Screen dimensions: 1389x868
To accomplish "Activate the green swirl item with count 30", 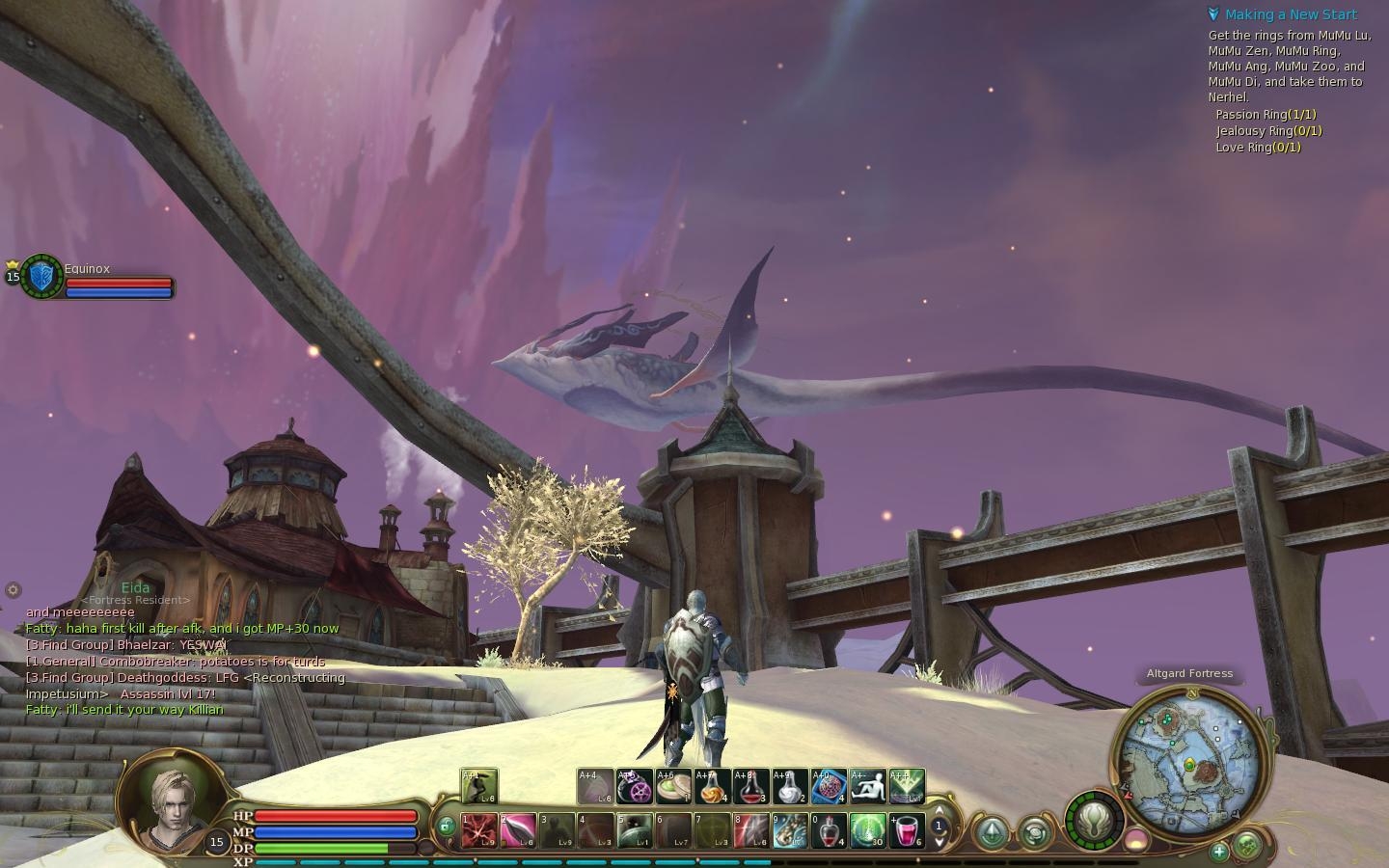I will click(x=868, y=830).
